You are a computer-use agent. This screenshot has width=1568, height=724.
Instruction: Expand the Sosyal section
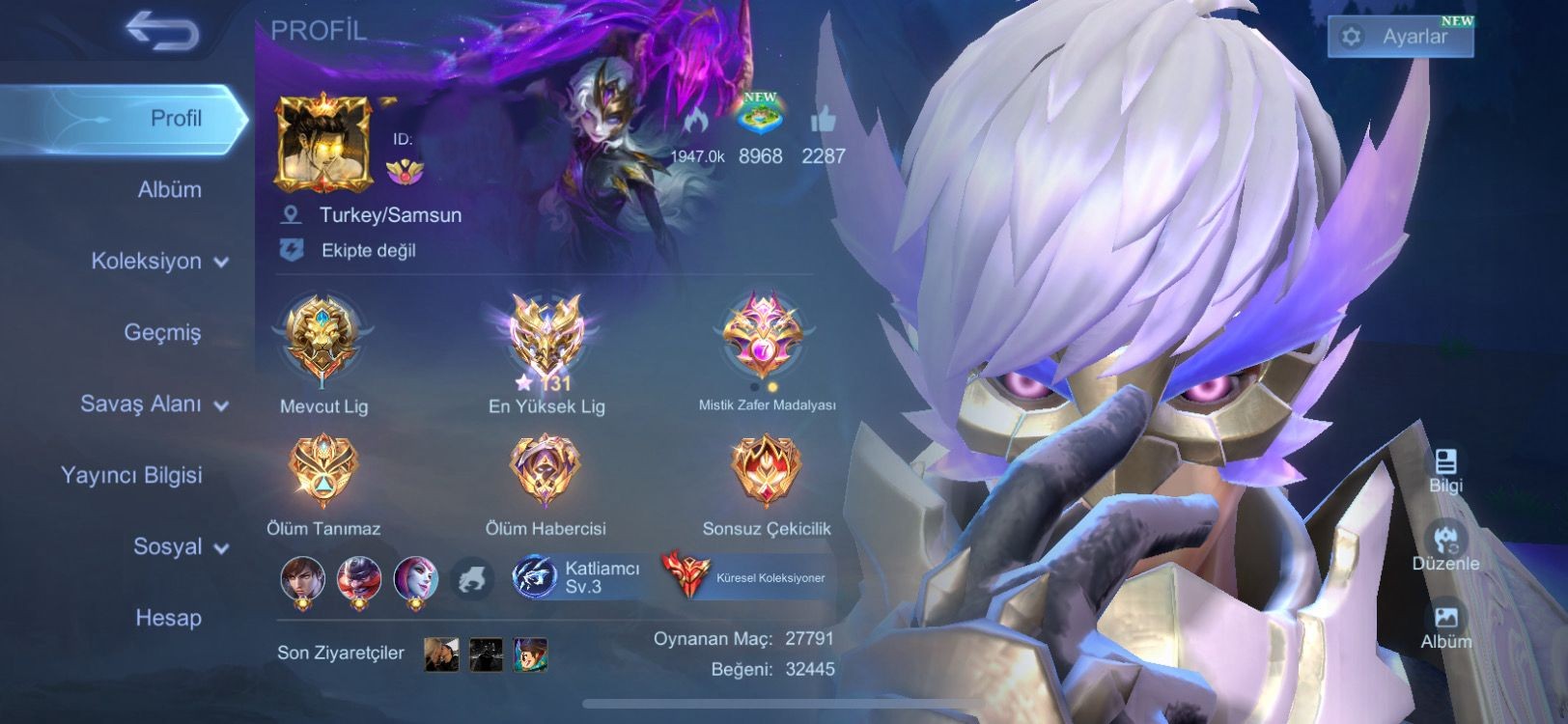pyautogui.click(x=180, y=546)
